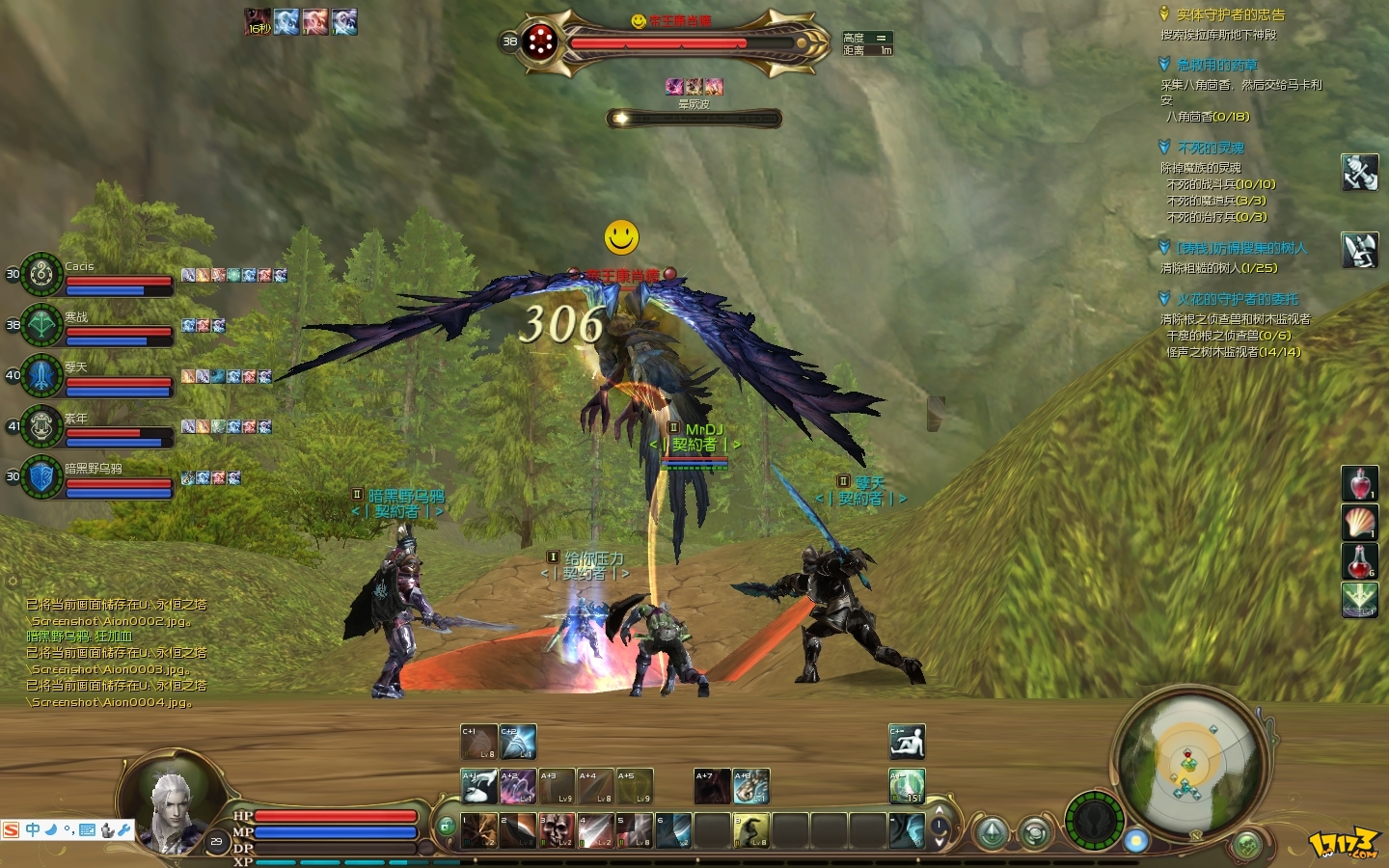The width and height of the screenshot is (1389, 868).
Task: Activate the clawed fist skill on Alt+8
Action: [x=751, y=786]
